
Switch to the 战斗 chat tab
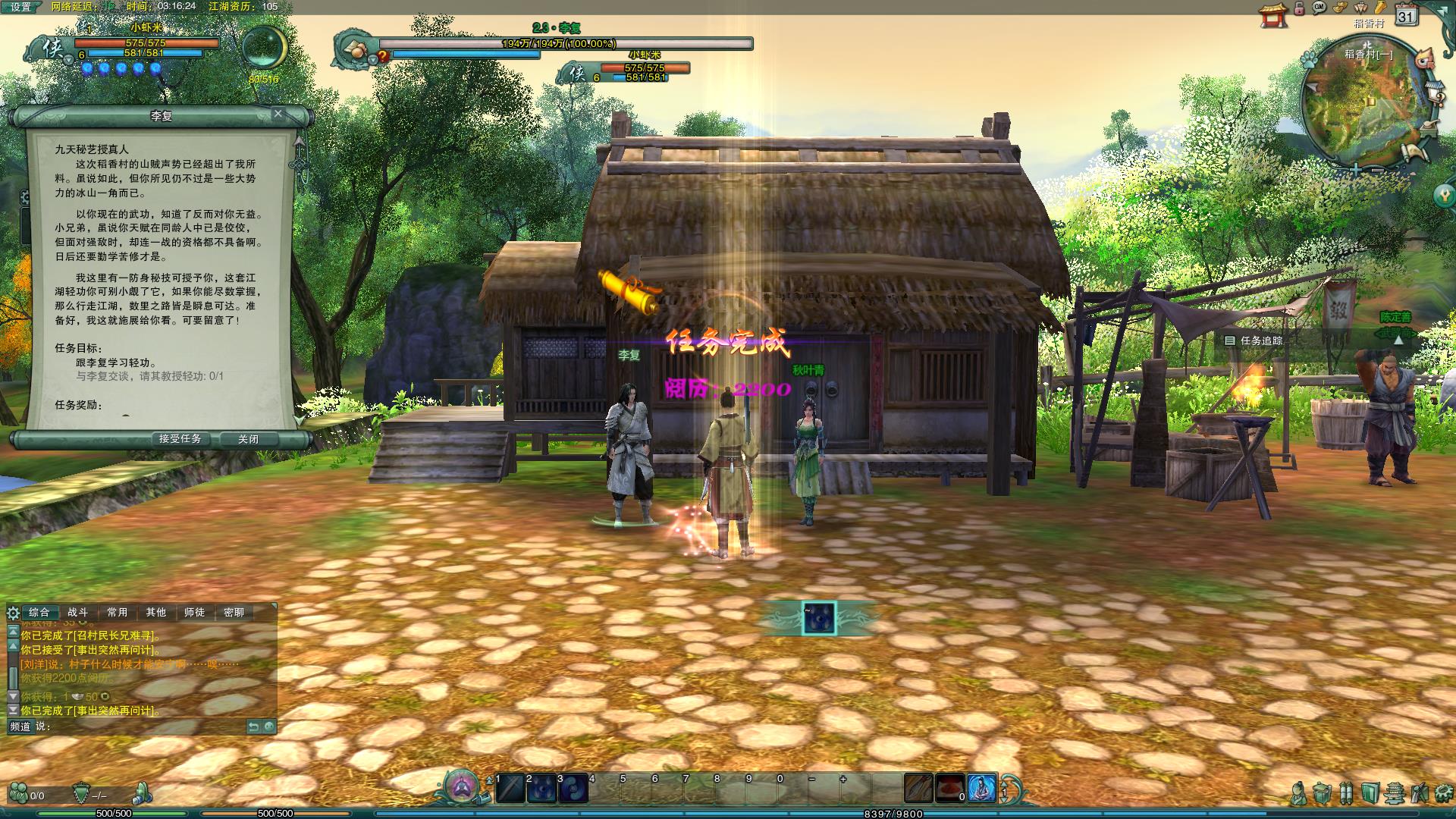[78, 612]
